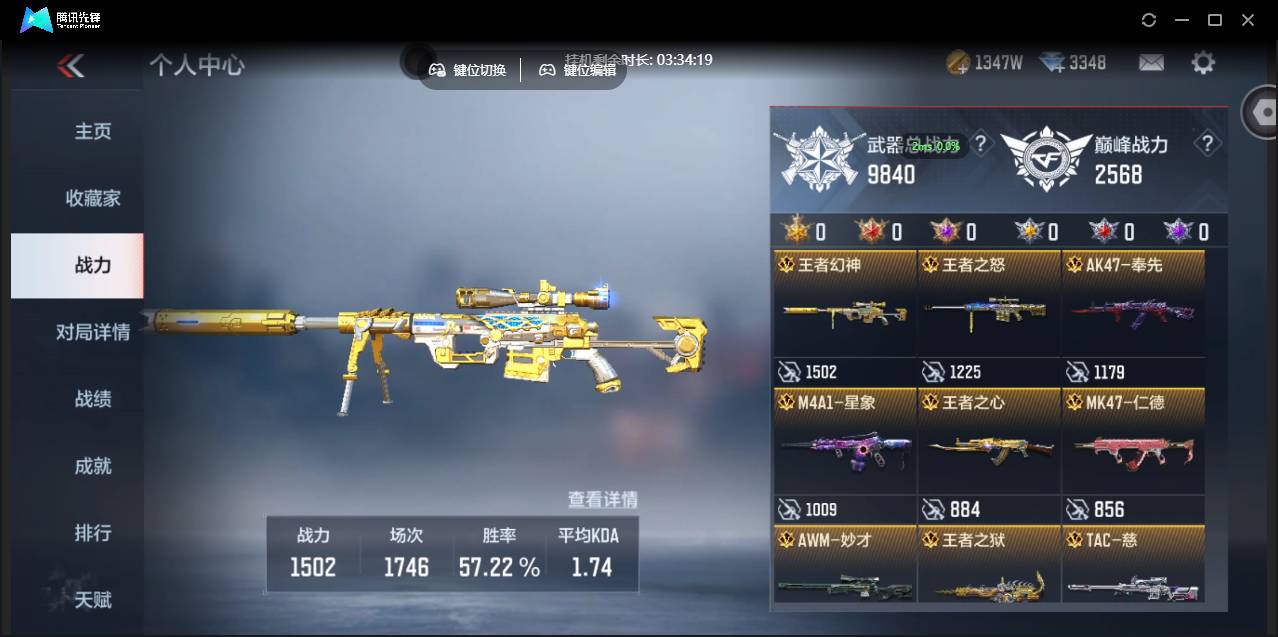Choose the 王者之怒 weapon card

(x=989, y=312)
